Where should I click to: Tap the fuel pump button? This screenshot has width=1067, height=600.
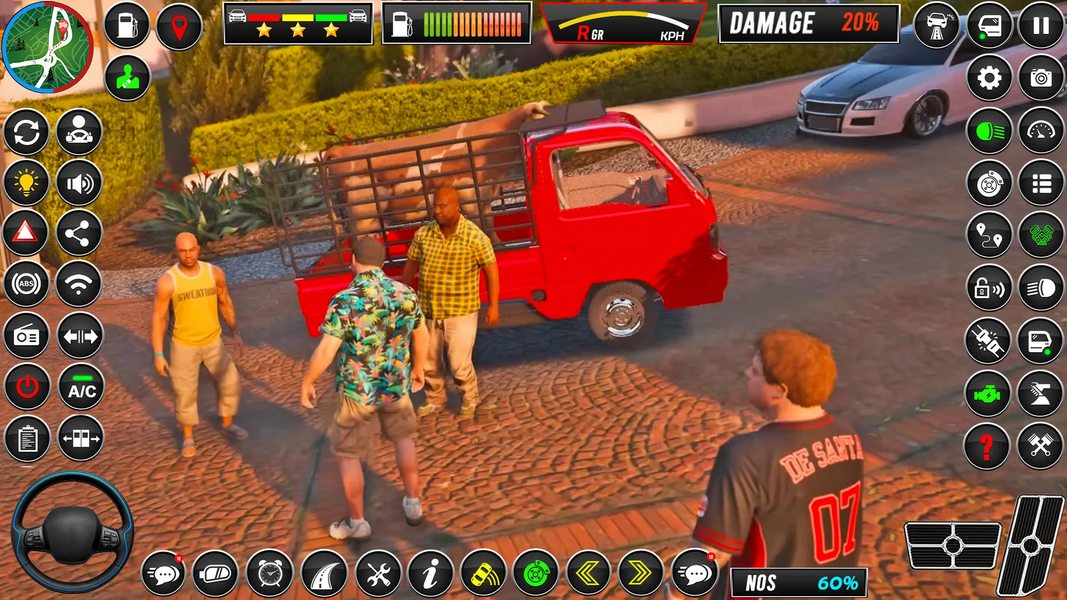coord(127,26)
